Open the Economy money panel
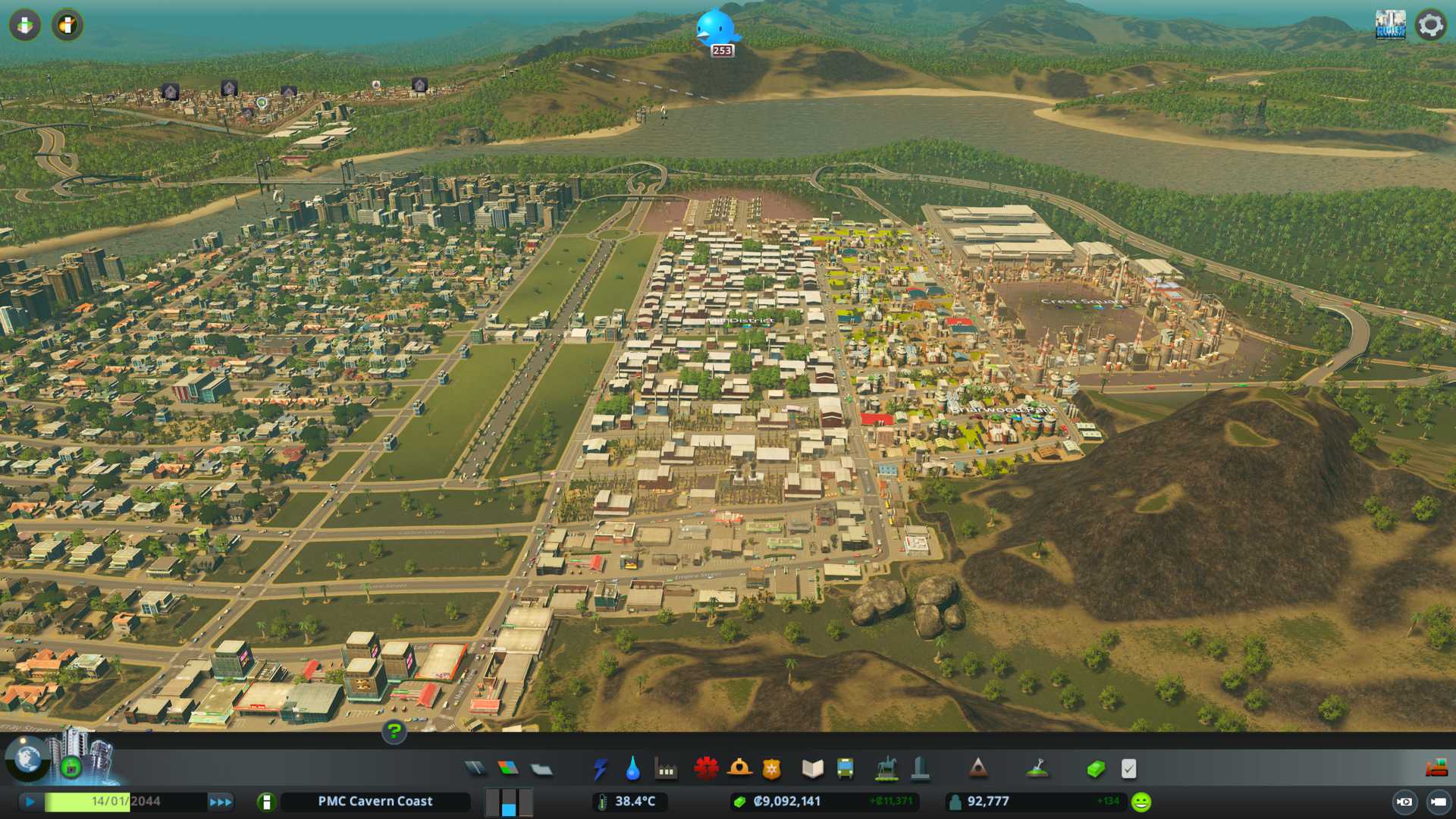This screenshot has height=819, width=1456. (1095, 769)
